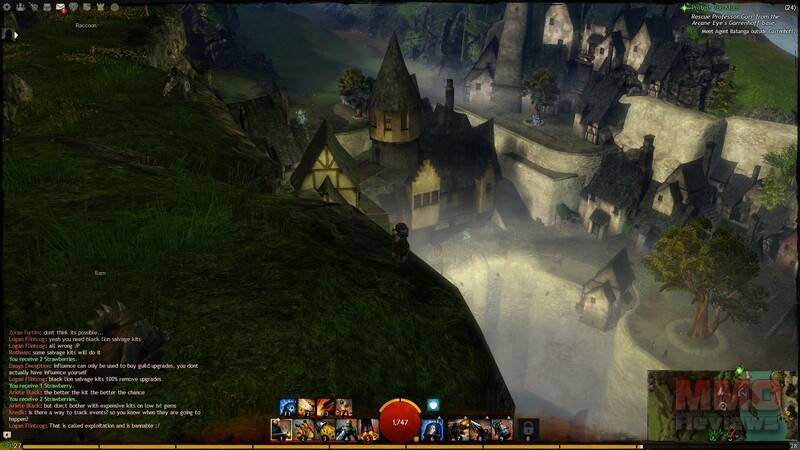Activate utility skill slot 7
Viewport: 800px width, 450px height.
[x=457, y=430]
